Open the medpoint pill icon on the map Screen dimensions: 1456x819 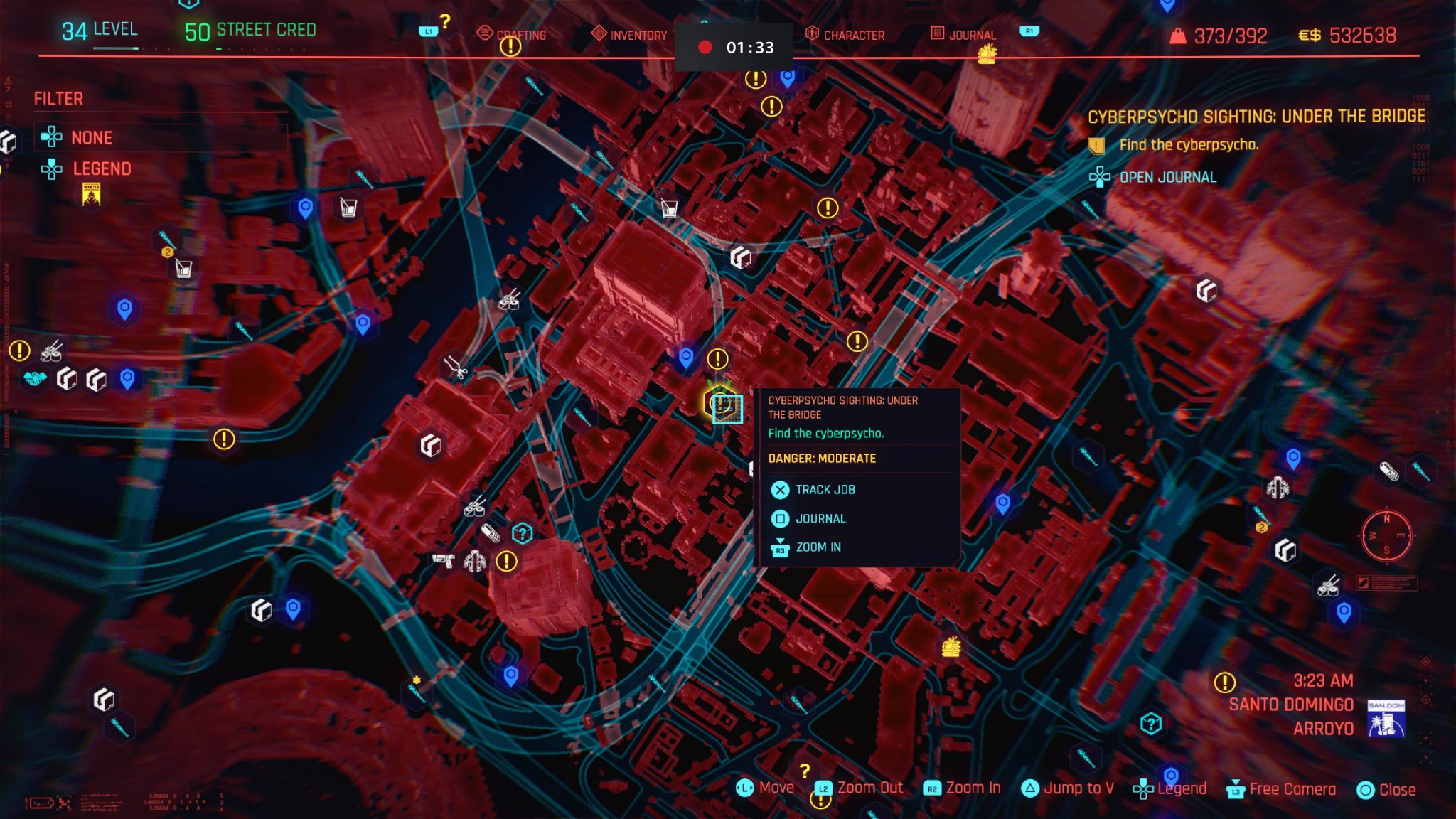(491, 533)
